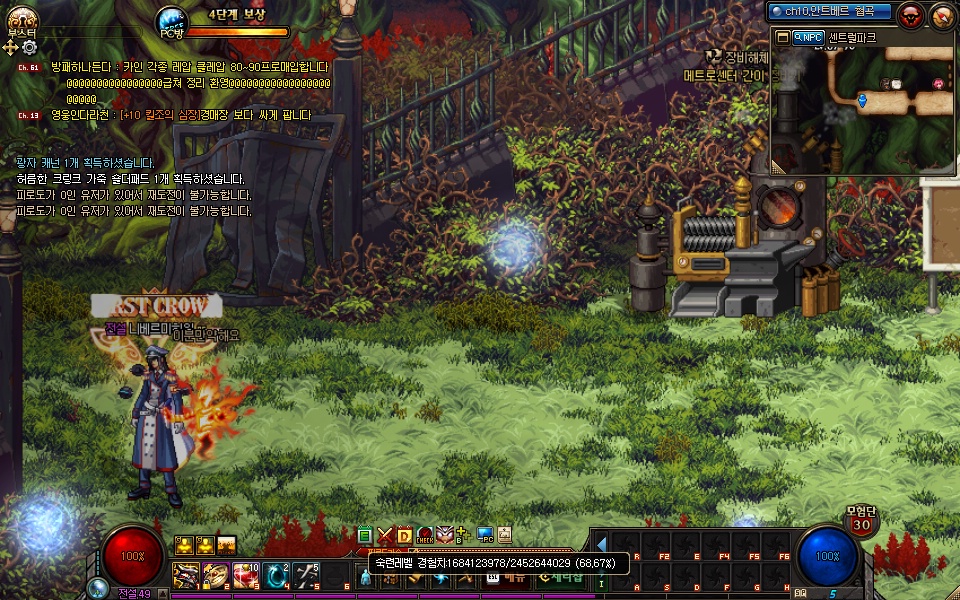Open the compass icon button
The height and width of the screenshot is (600, 960).
tap(941, 15)
